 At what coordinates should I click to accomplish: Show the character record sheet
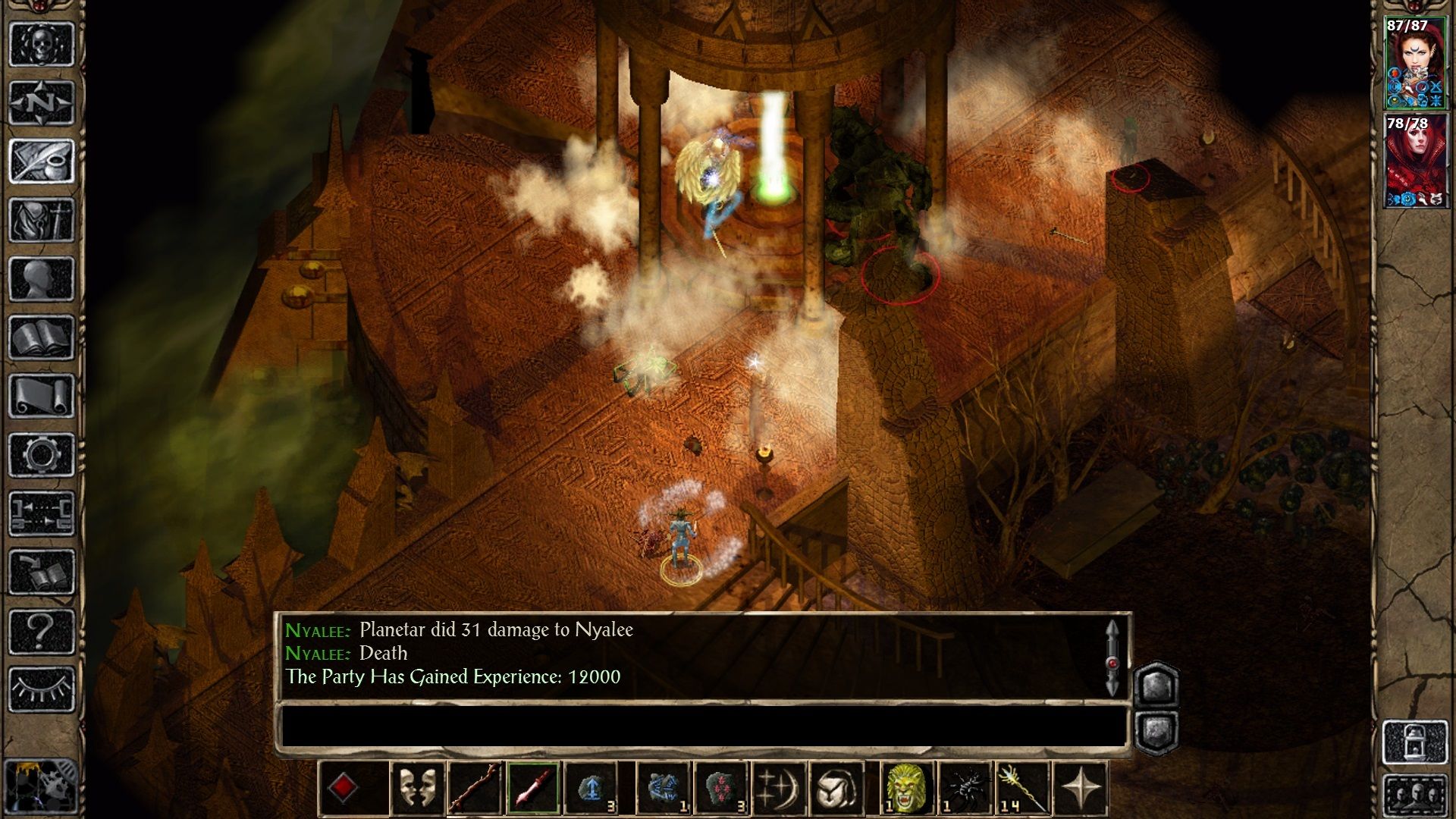[42, 279]
